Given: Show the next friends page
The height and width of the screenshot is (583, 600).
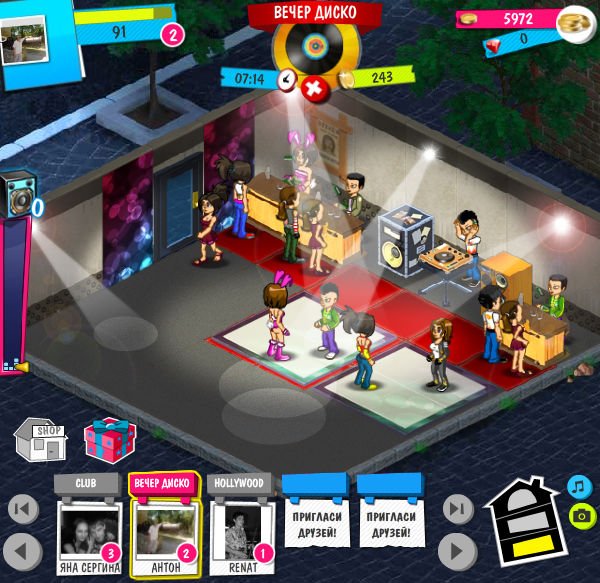Looking at the screenshot, I should (x=457, y=549).
